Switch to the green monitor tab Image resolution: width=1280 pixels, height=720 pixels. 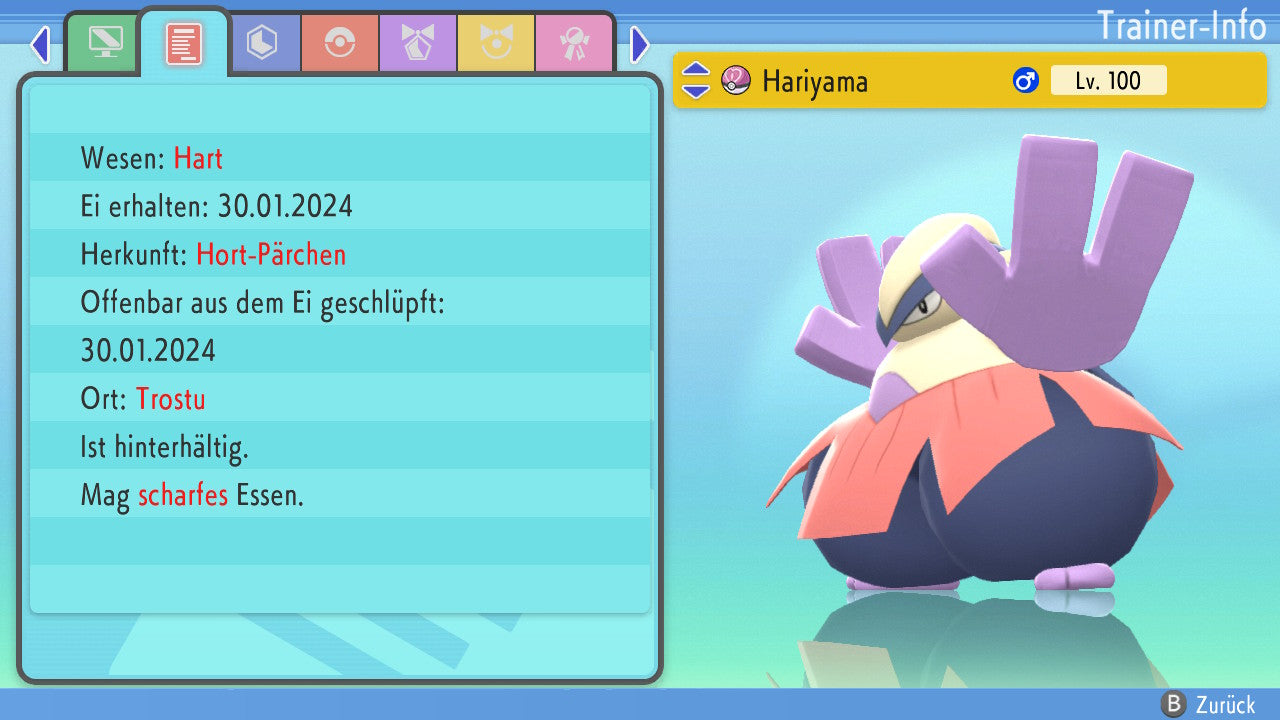pos(105,43)
